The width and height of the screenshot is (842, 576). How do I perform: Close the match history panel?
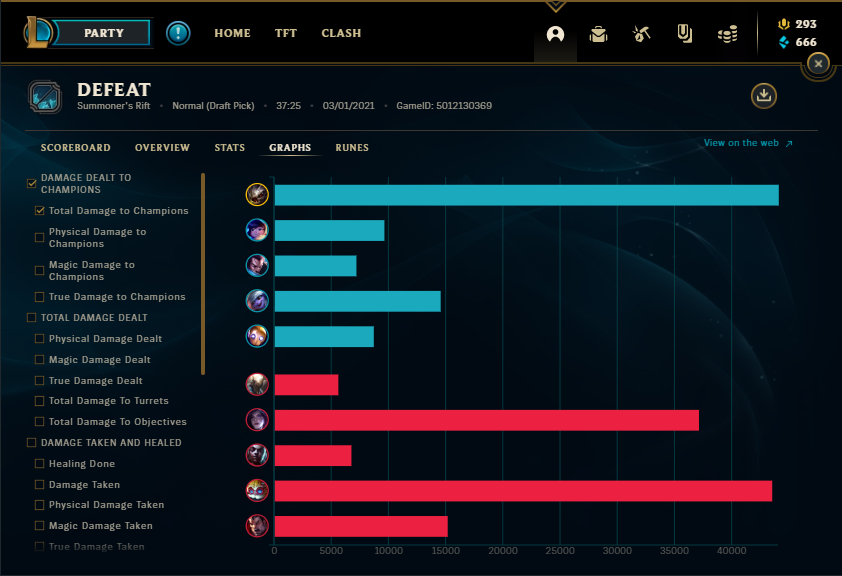point(818,64)
